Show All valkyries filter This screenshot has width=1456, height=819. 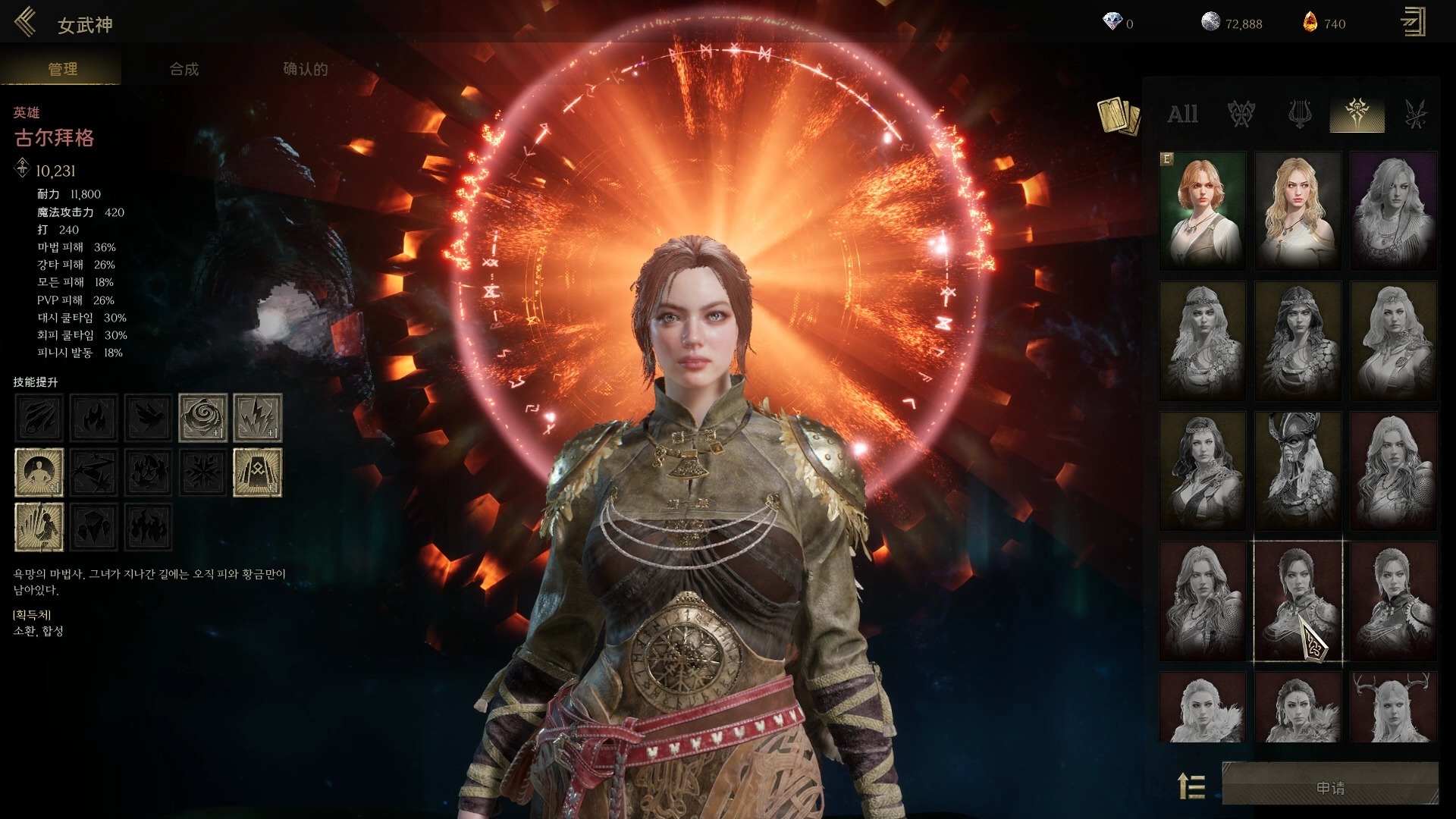[1182, 115]
